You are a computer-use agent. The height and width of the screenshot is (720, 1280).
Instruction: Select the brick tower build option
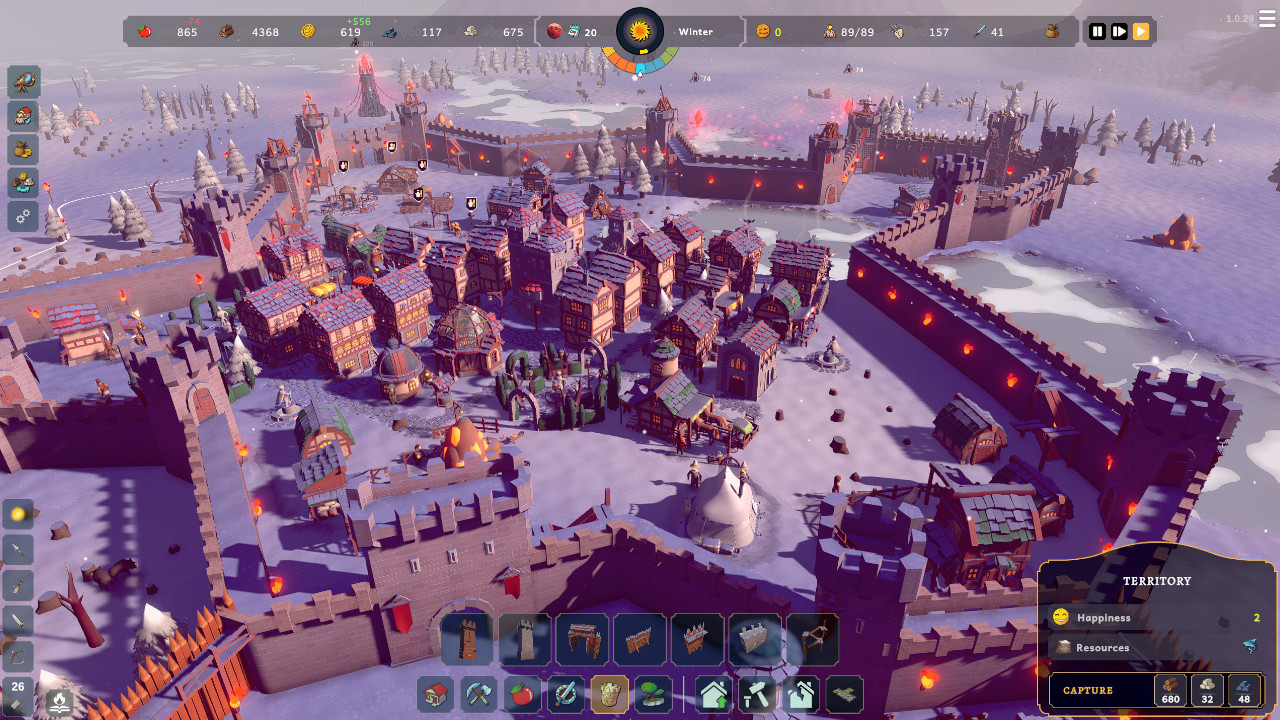pos(467,640)
